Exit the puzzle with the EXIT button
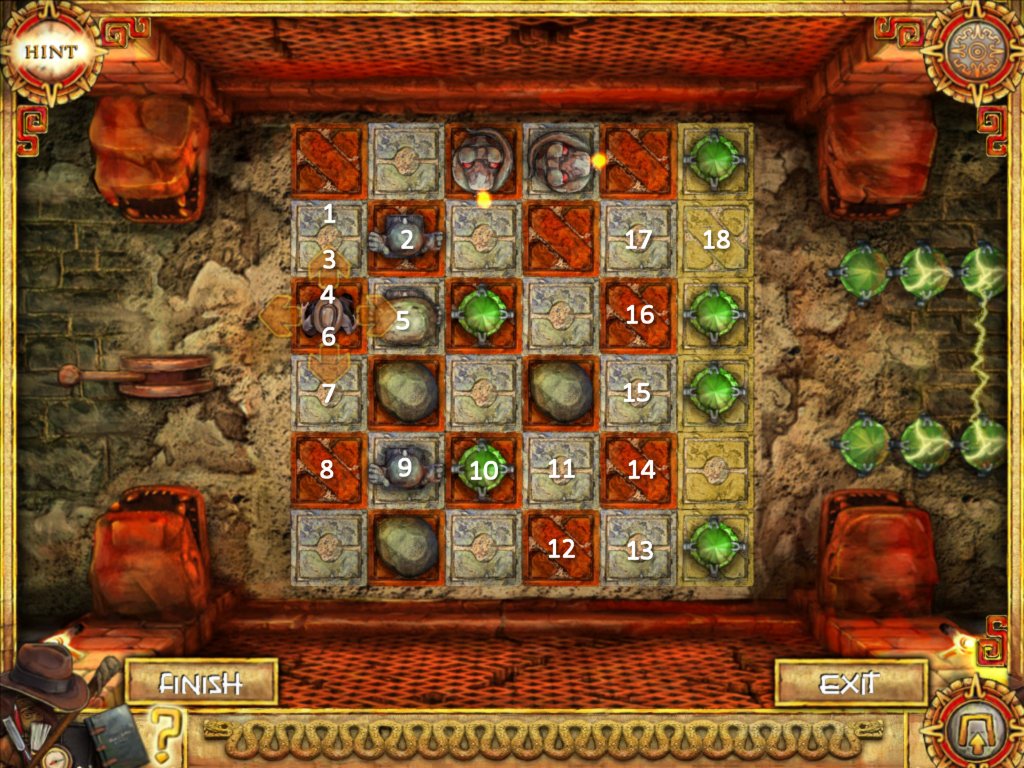Viewport: 1024px width, 768px height. click(x=849, y=684)
